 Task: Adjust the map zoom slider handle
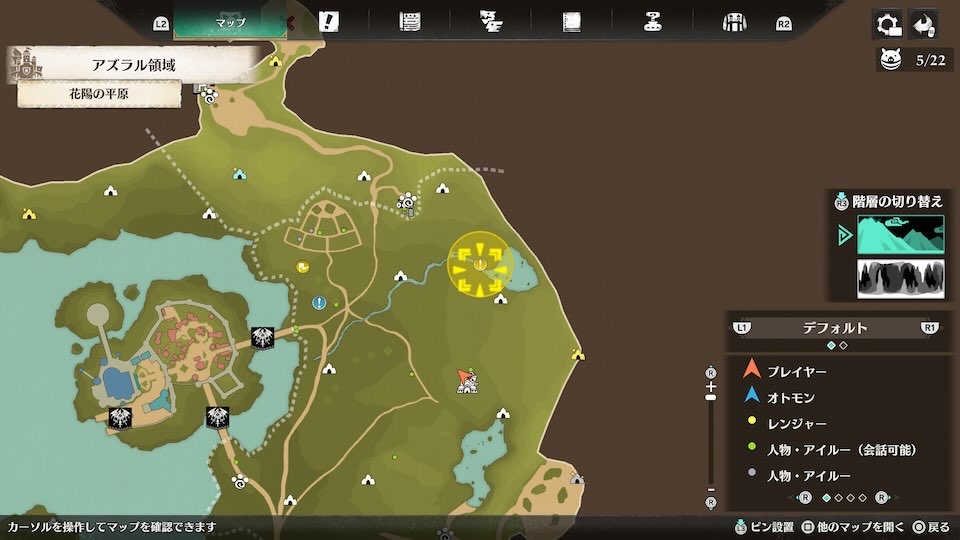click(x=711, y=397)
